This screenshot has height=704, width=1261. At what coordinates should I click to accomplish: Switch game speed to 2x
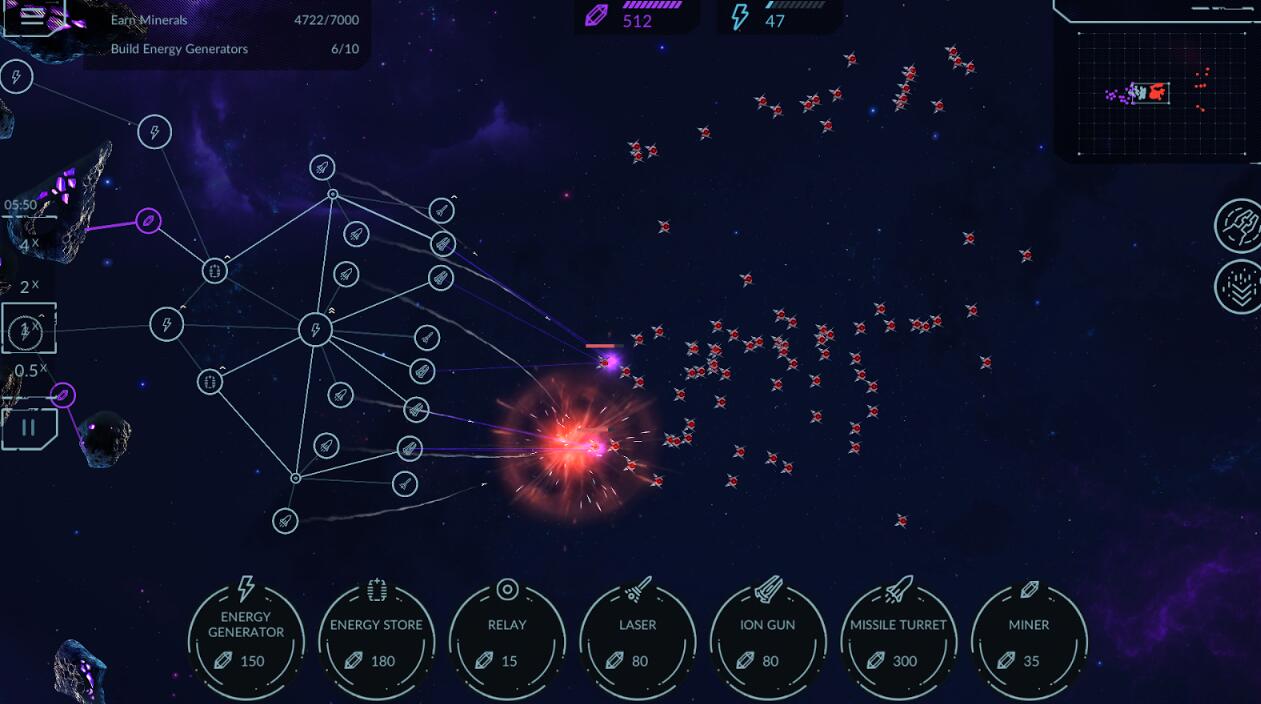coord(29,287)
